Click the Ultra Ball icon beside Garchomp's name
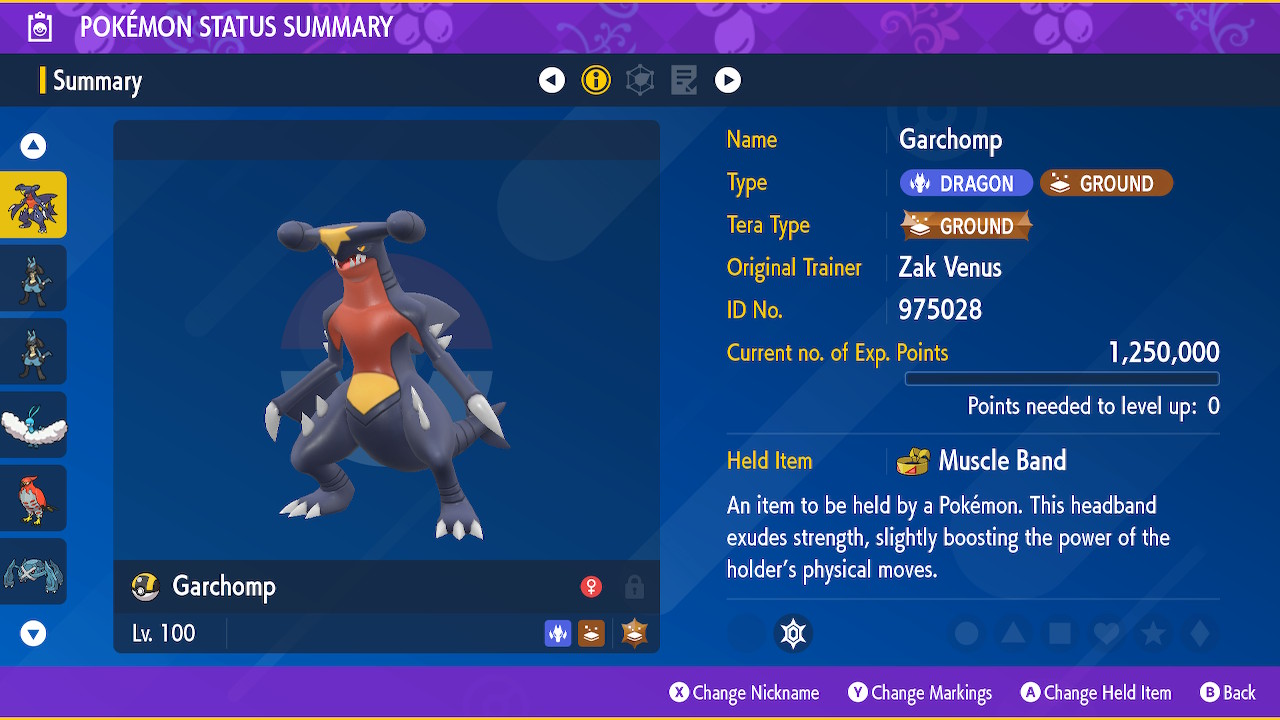This screenshot has height=720, width=1280. pos(146,587)
